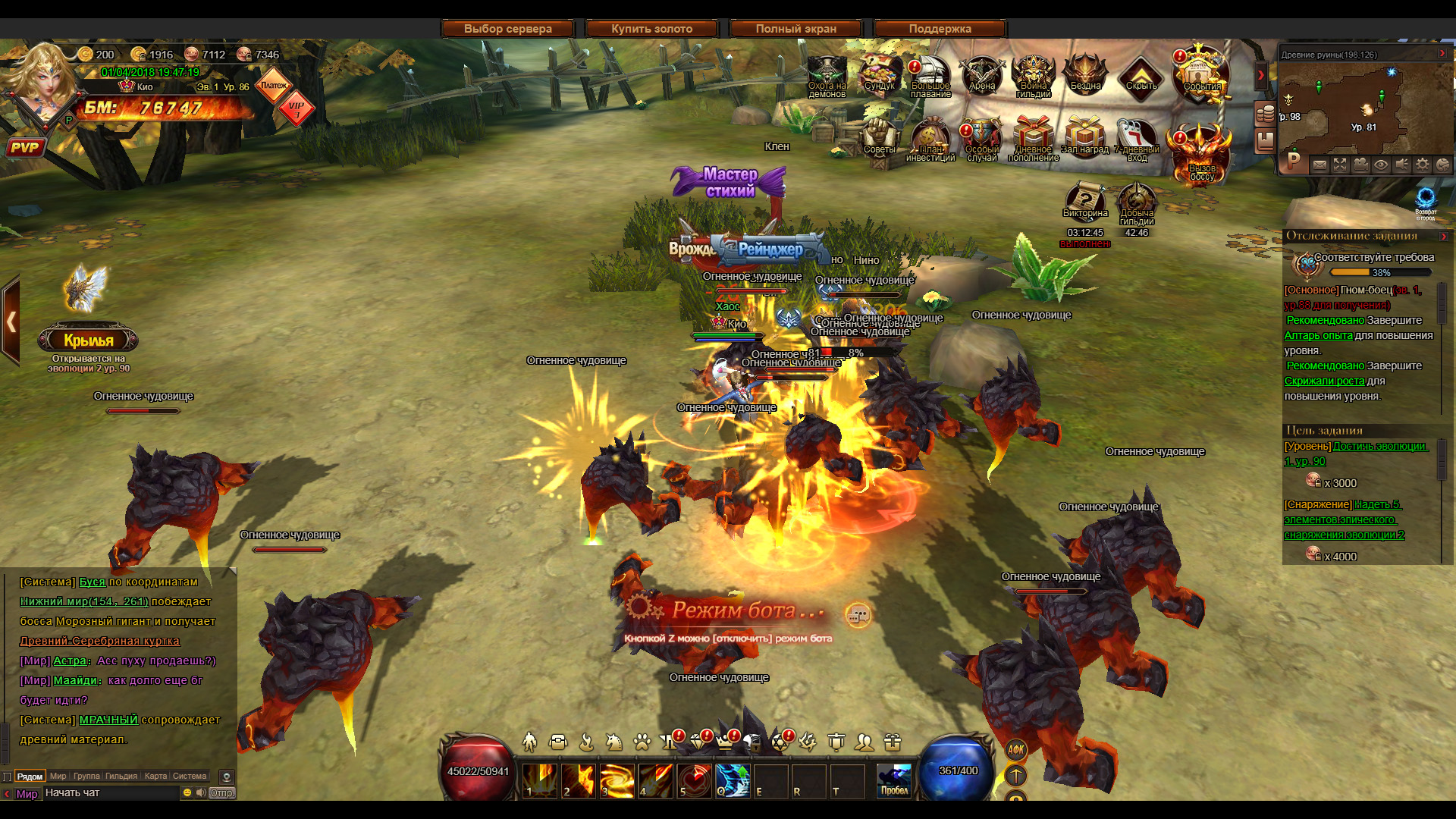The image size is (1456, 819).
Task: Toggle Полный экран fullscreen mode
Action: click(x=795, y=29)
